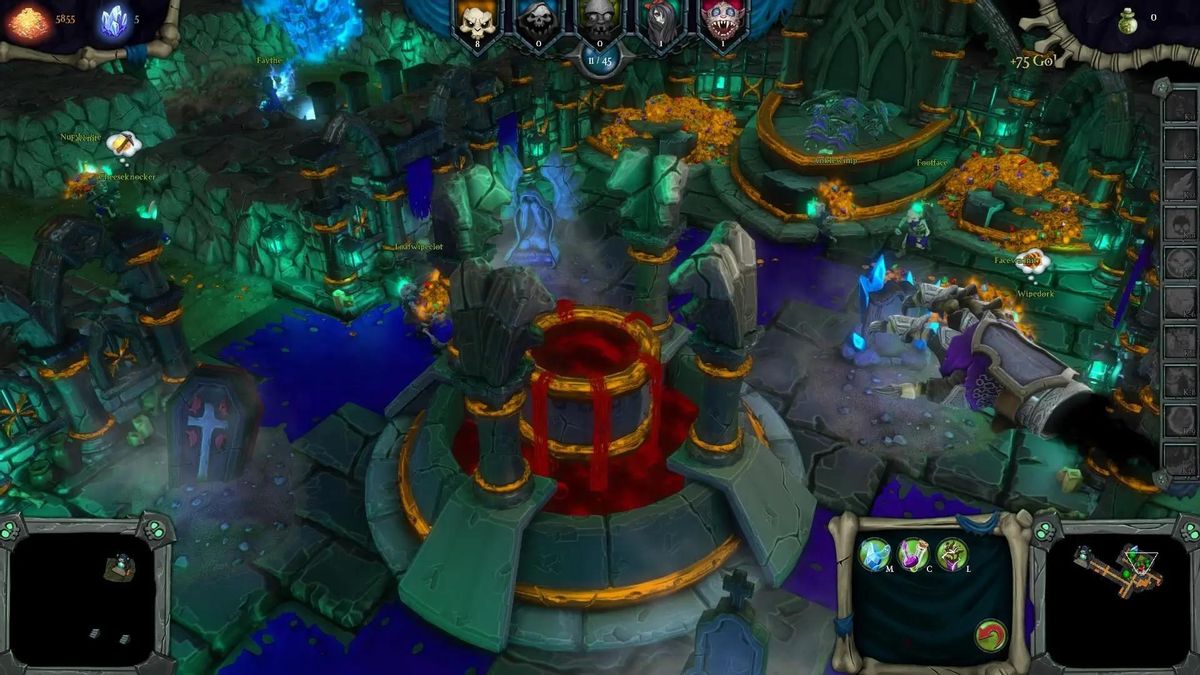The width and height of the screenshot is (1200, 675).
Task: Open the purple potion menu marked C
Action: pos(914,552)
